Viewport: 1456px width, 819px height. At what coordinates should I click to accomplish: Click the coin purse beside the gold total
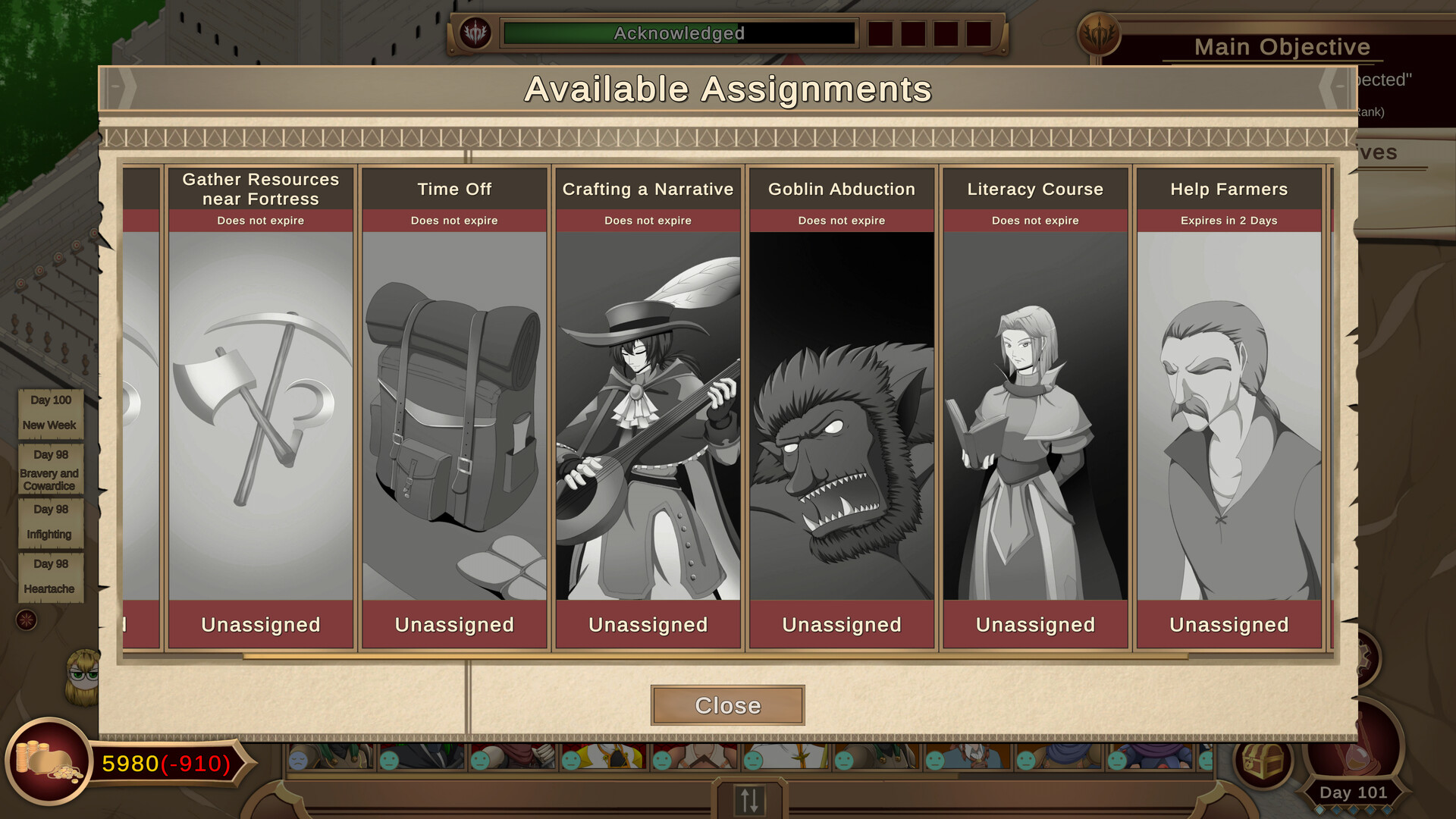pos(48,768)
